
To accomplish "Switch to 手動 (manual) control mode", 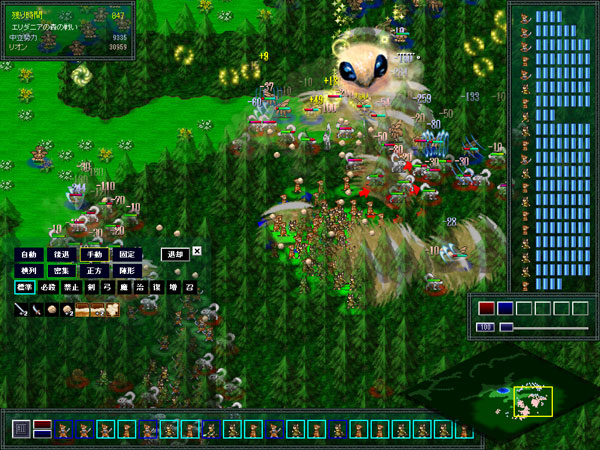I will (93, 254).
